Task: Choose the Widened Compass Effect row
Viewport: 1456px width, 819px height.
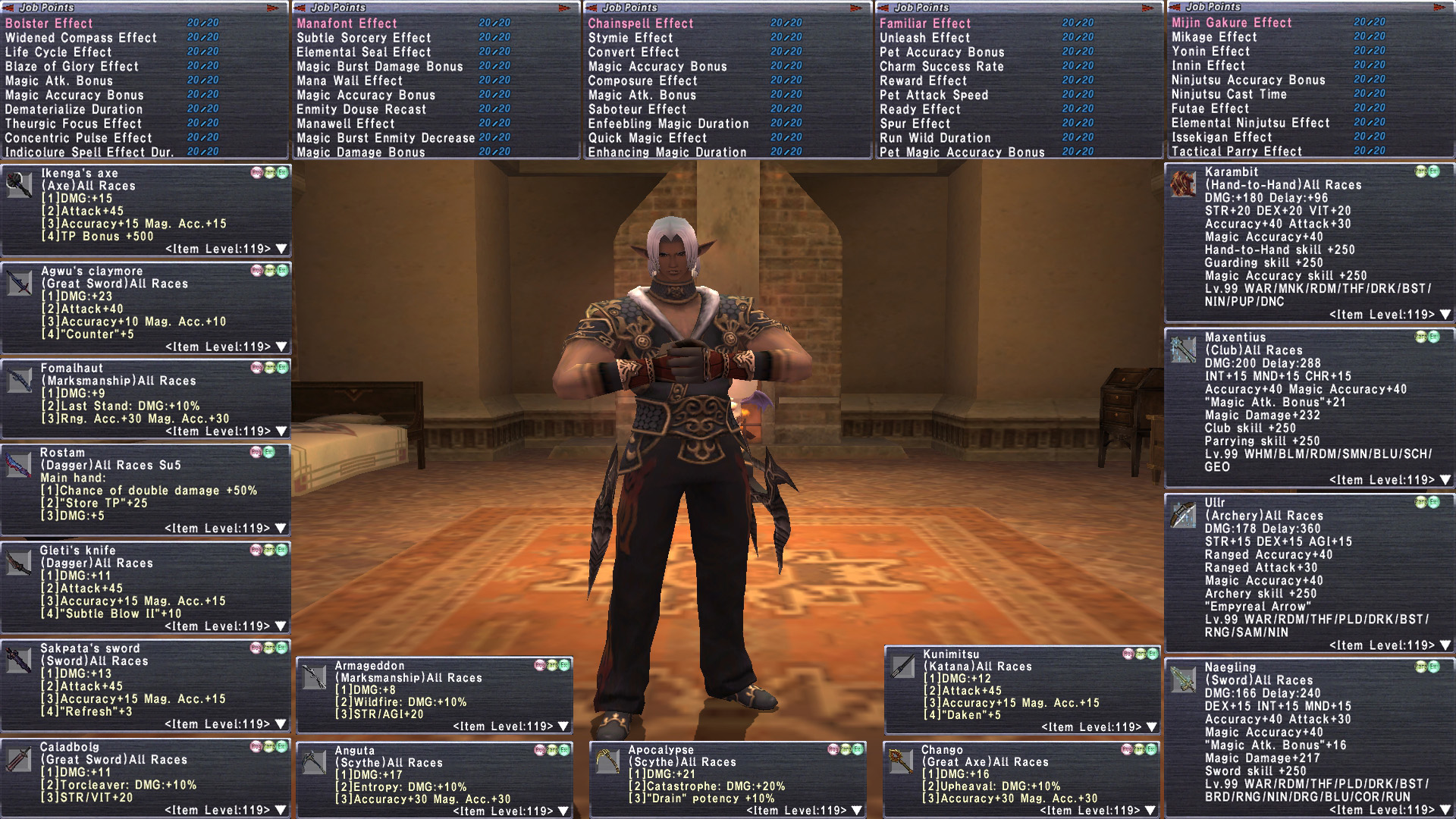Action: pos(81,38)
